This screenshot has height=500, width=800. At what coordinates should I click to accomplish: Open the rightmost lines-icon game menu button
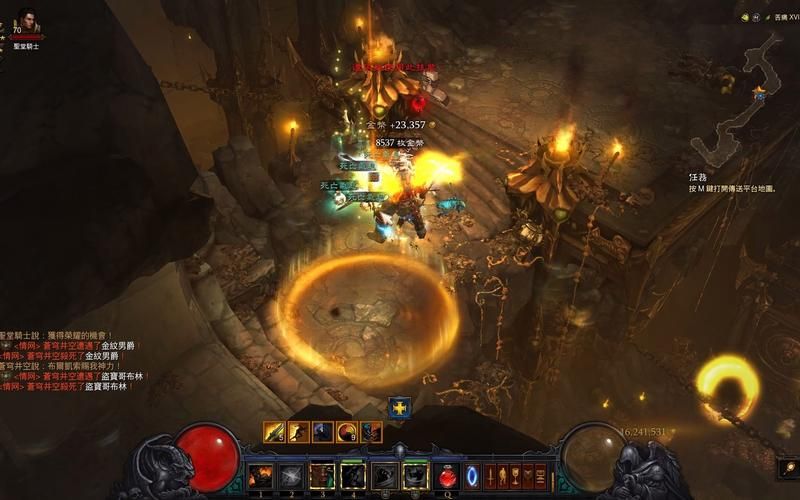tap(541, 477)
